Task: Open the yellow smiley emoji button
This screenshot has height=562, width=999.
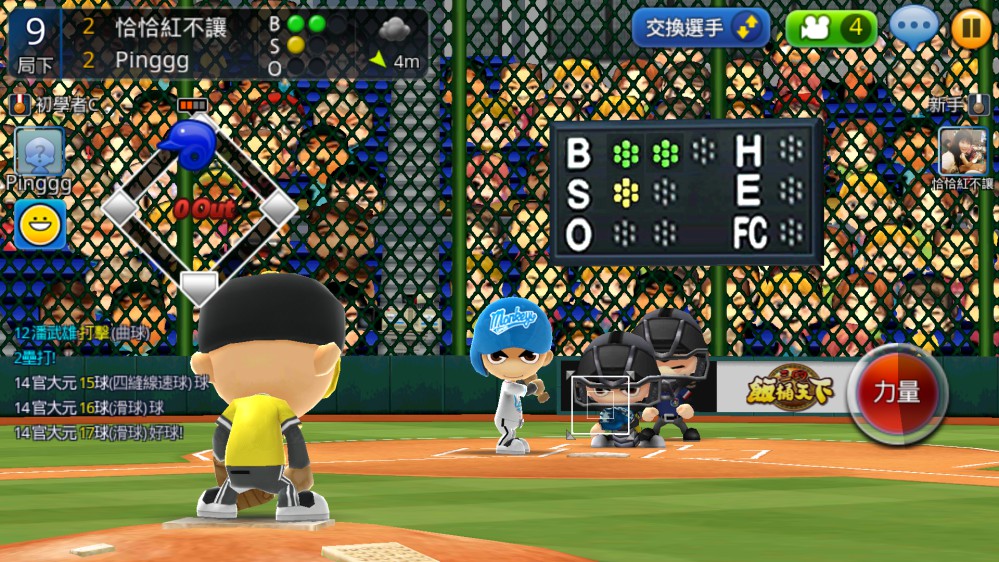Action: pyautogui.click(x=40, y=224)
